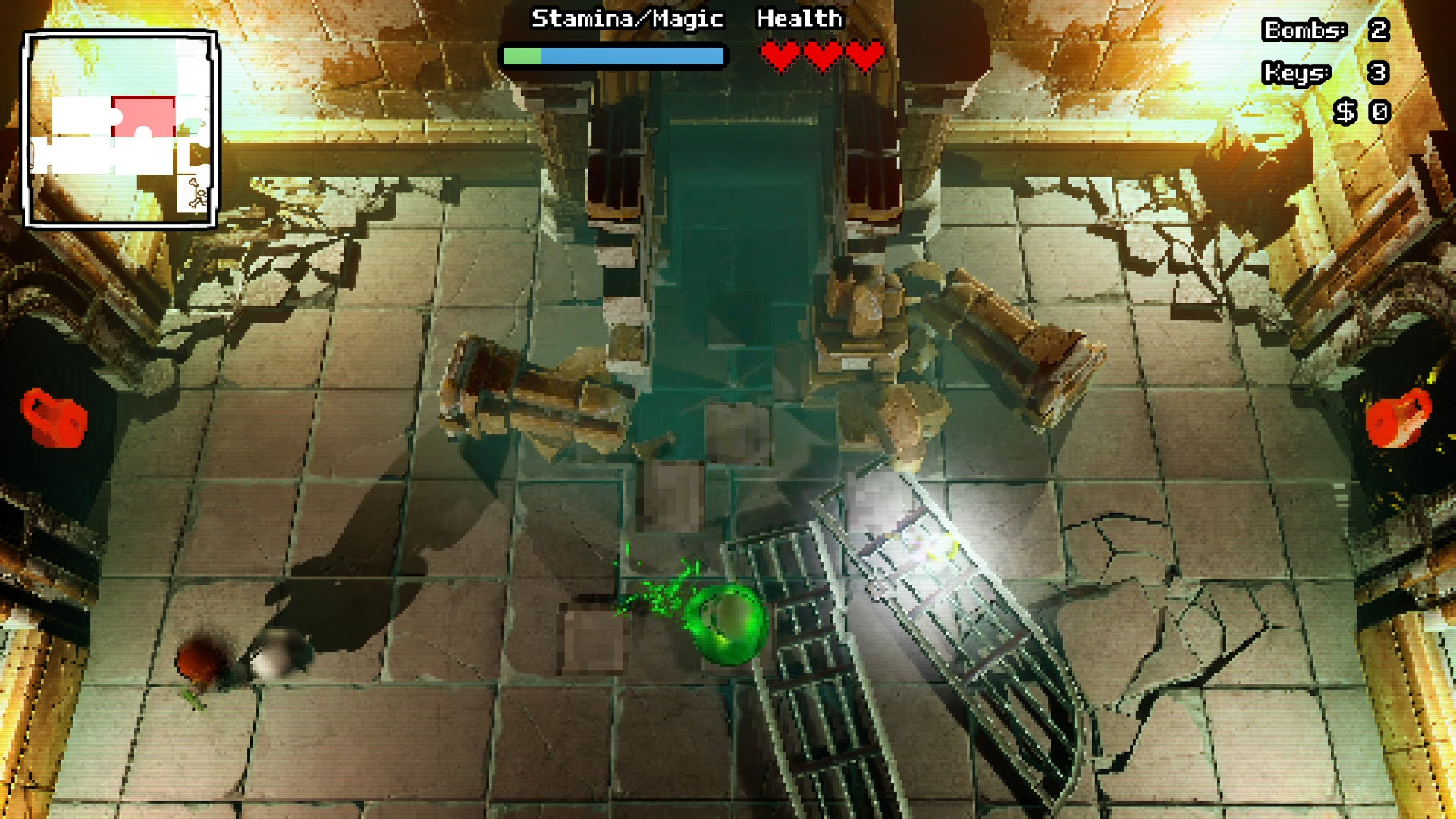Click the Stamina/Magic label
Viewport: 1456px width, 819px height.
pyautogui.click(x=627, y=19)
